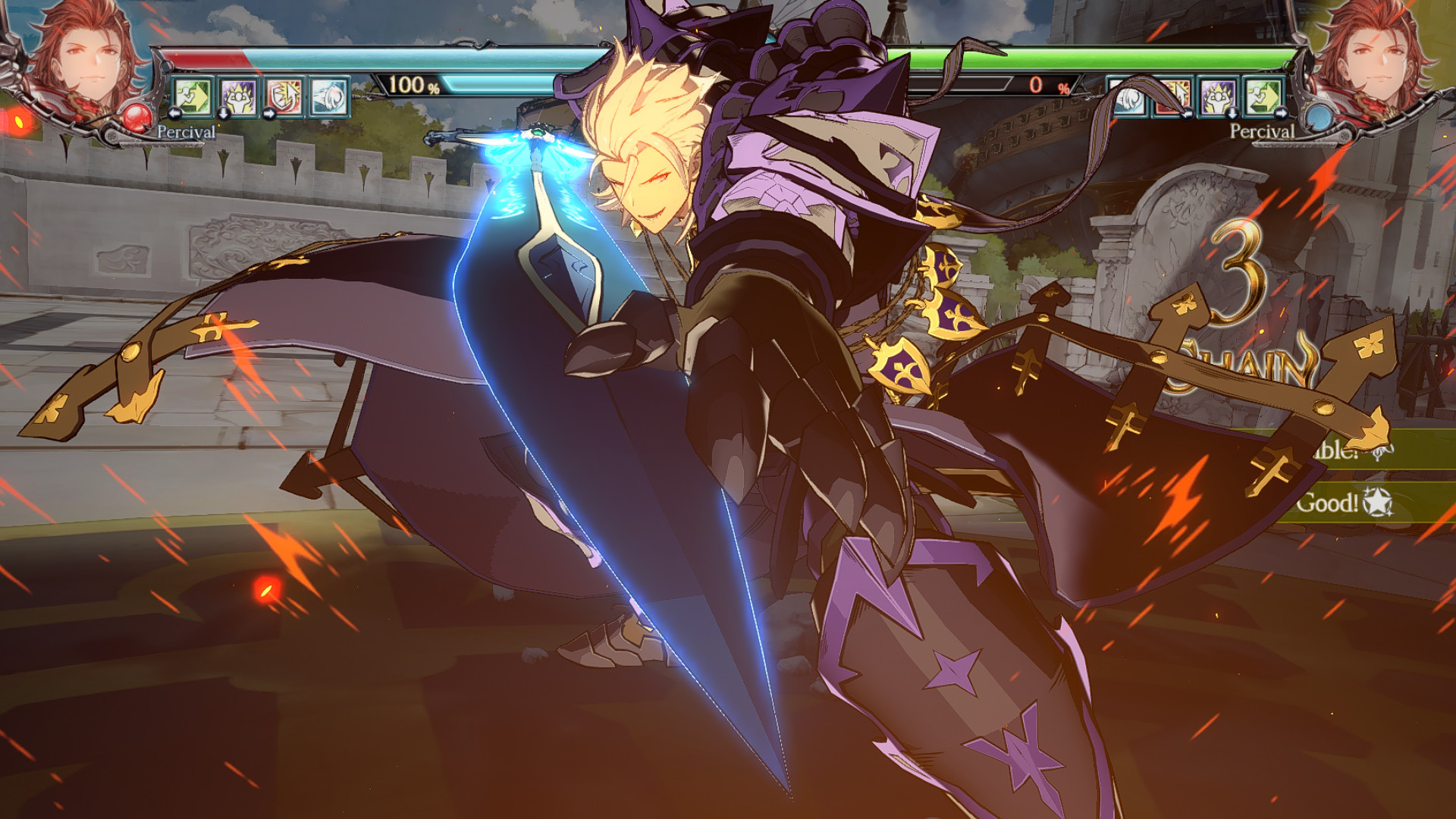1456x819 pixels.
Task: Click the blue gem orb on right nameplate
Action: [x=1319, y=116]
